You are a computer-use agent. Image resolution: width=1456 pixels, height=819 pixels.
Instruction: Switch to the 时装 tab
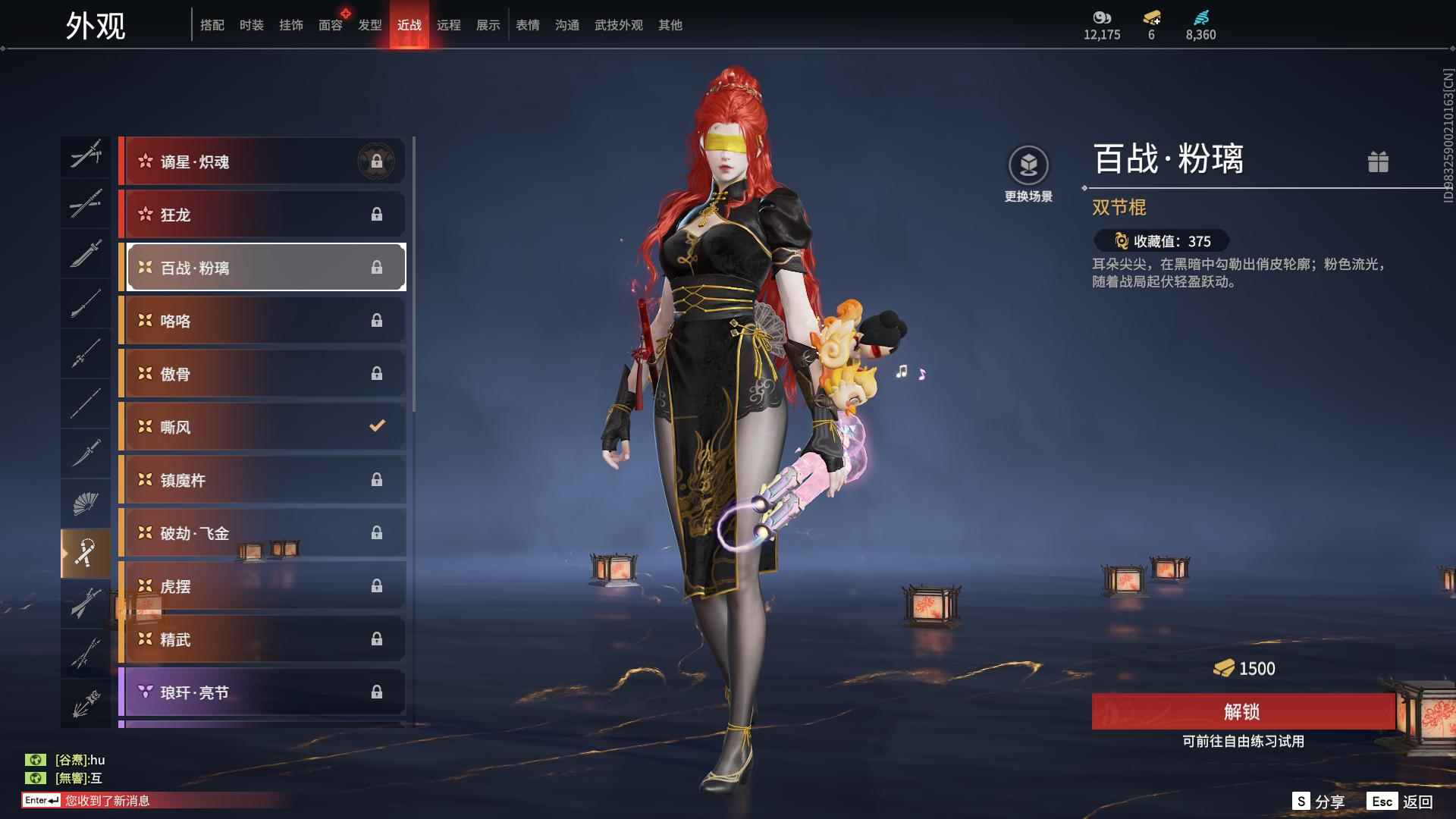point(251,25)
